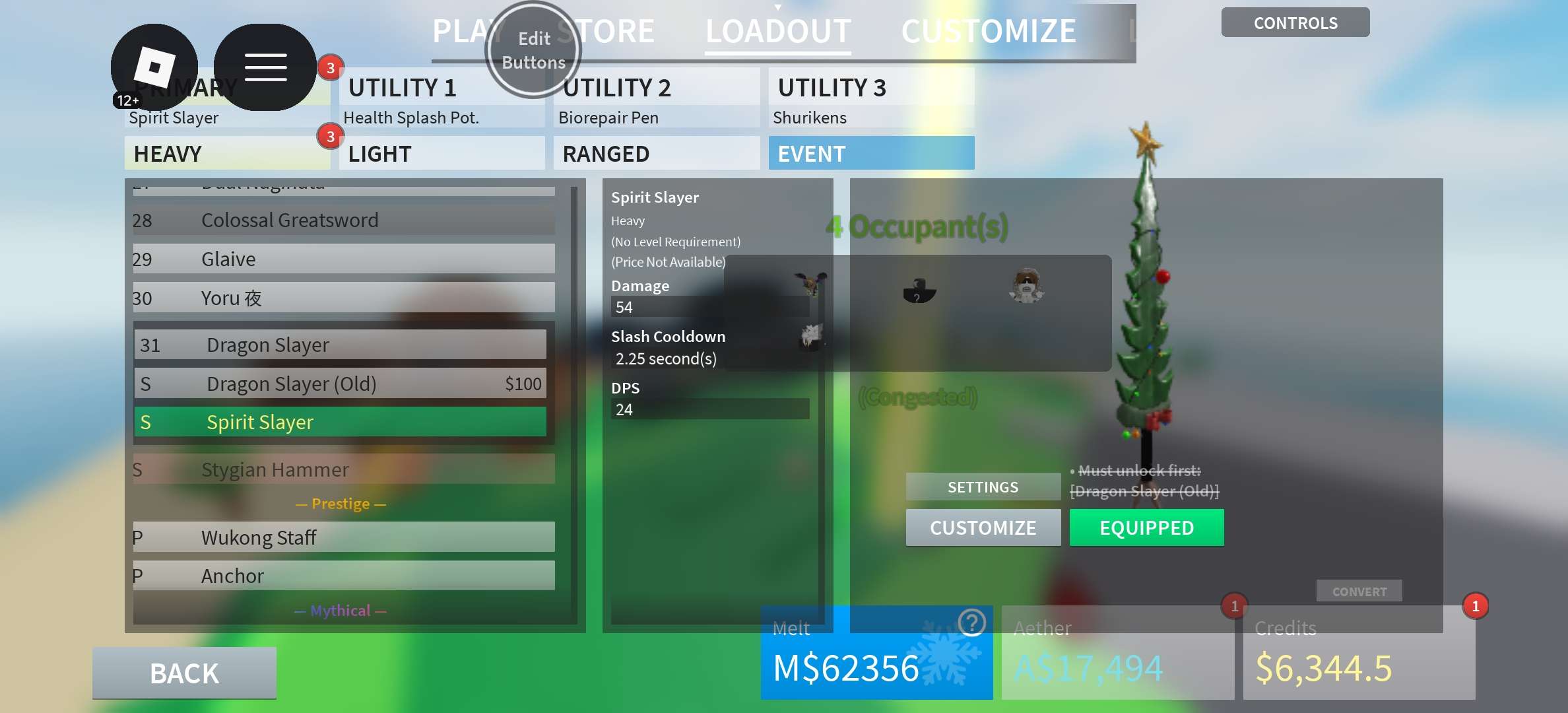The image size is (1568, 713).
Task: Click the CONVERT button
Action: pos(1359,591)
